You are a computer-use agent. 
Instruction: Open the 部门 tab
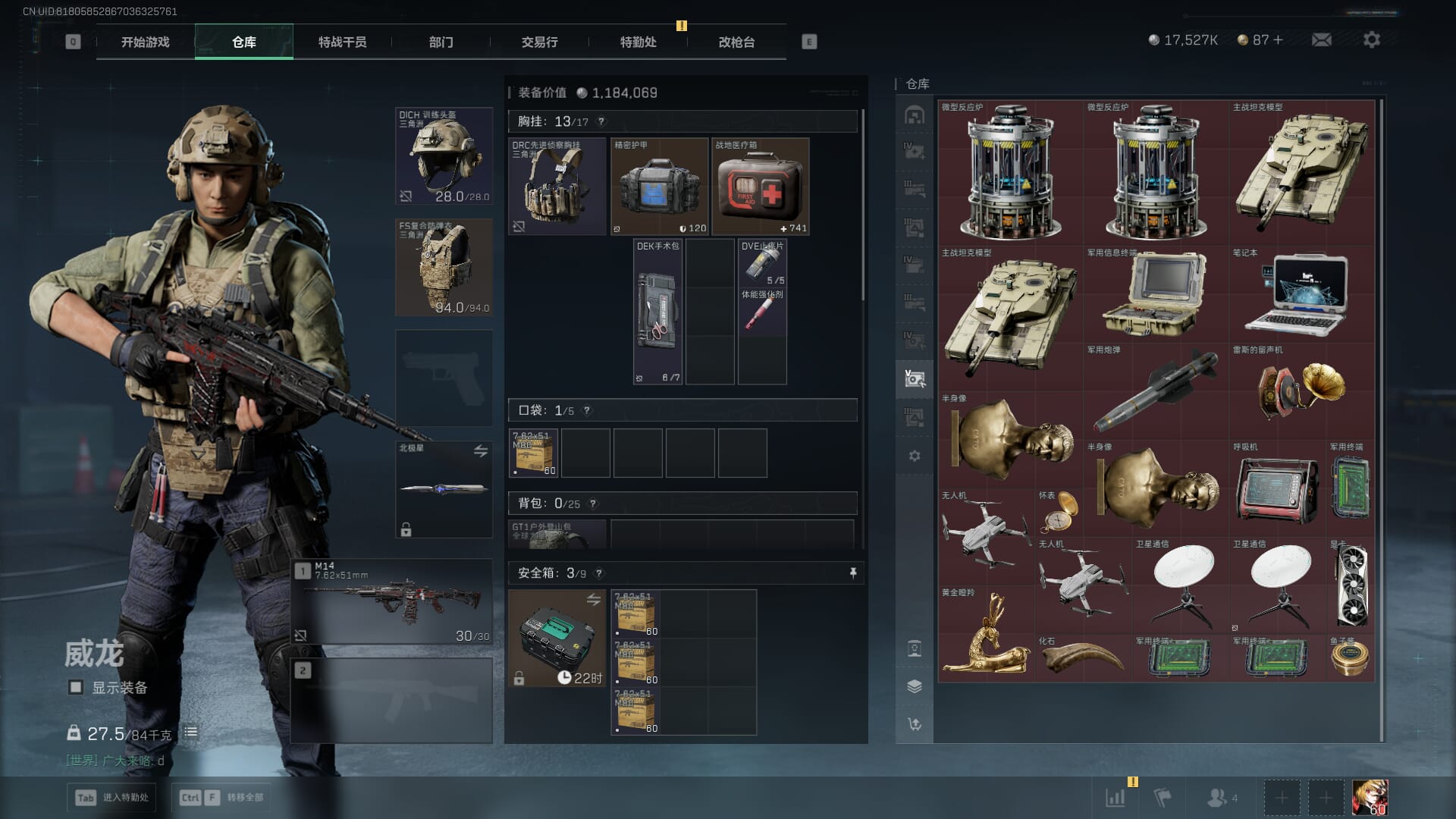click(441, 42)
